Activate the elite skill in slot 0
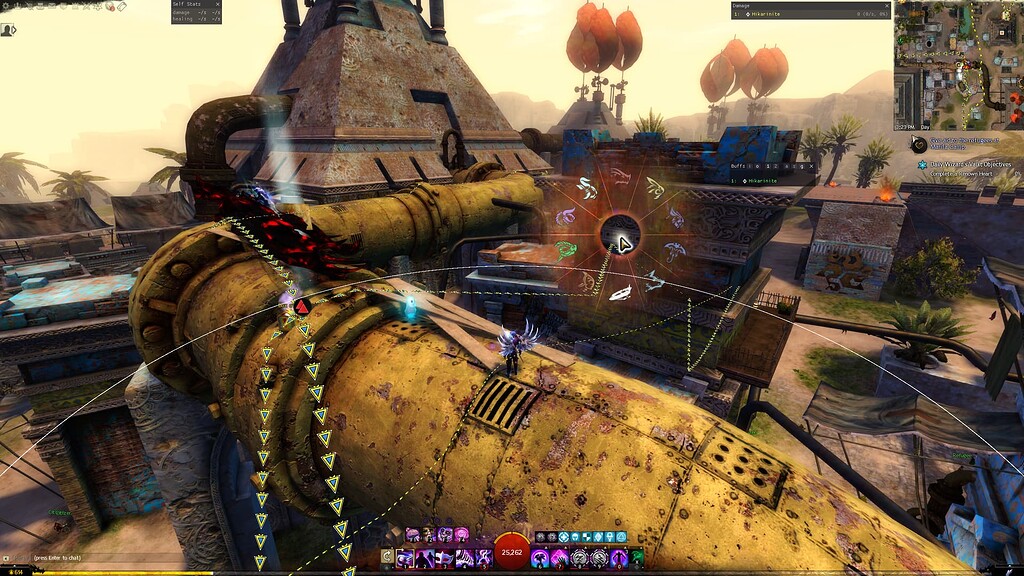 [619, 557]
